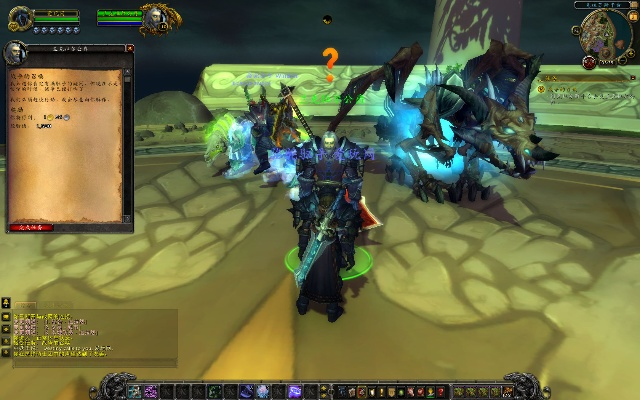Viewport: 640px width, 400px height.
Task: Activate the purple ability in the second slot
Action: click(x=150, y=390)
